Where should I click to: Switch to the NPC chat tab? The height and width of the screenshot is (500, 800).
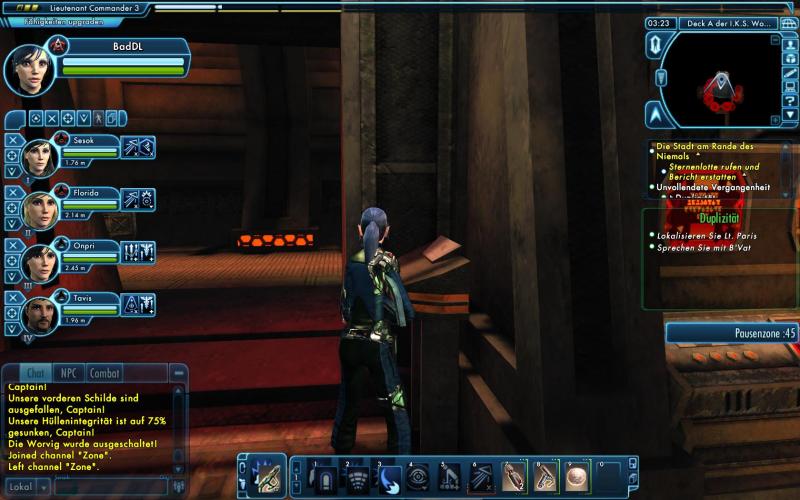[x=68, y=373]
